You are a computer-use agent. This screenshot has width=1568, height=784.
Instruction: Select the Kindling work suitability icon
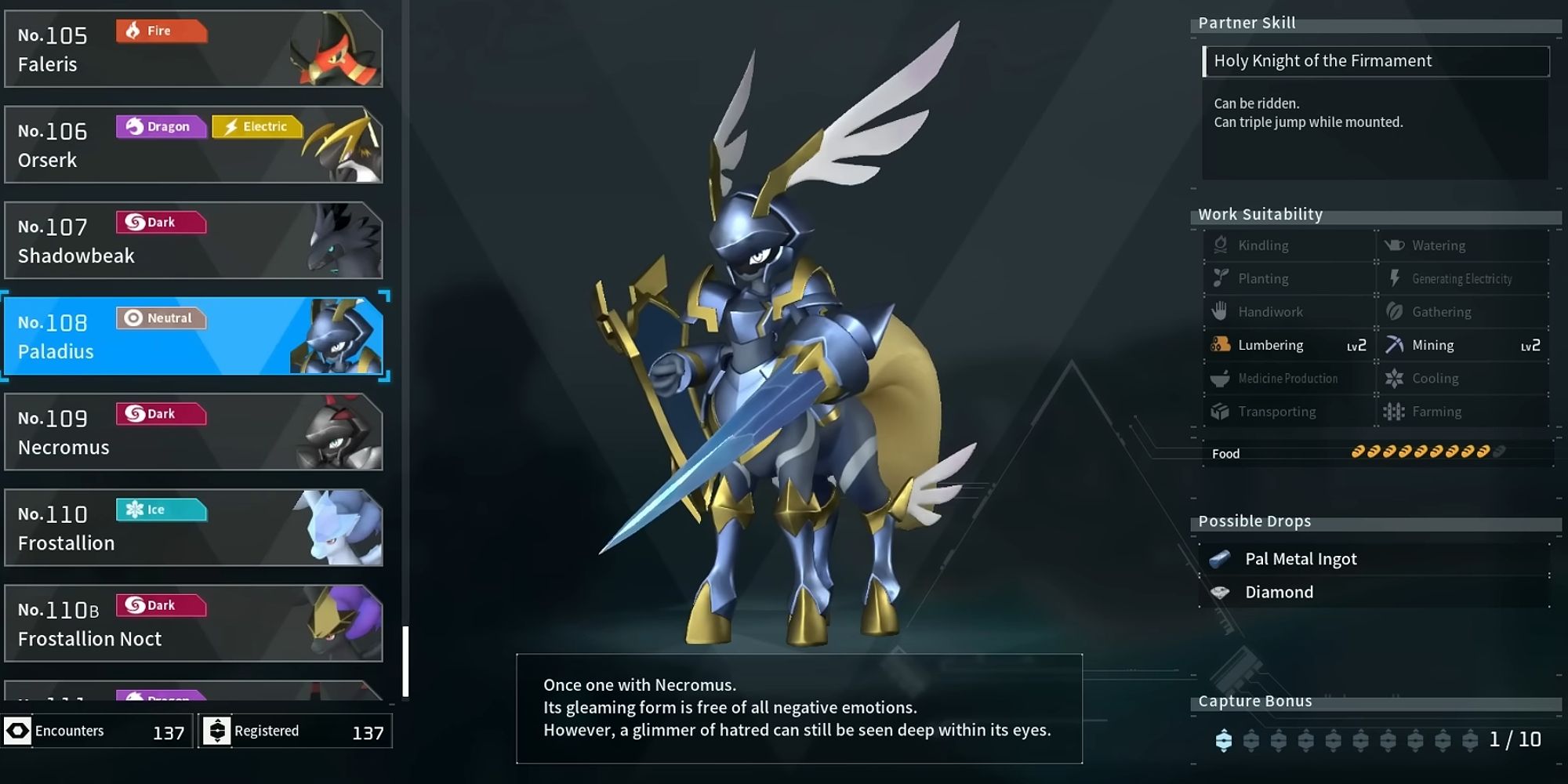[x=1220, y=245]
